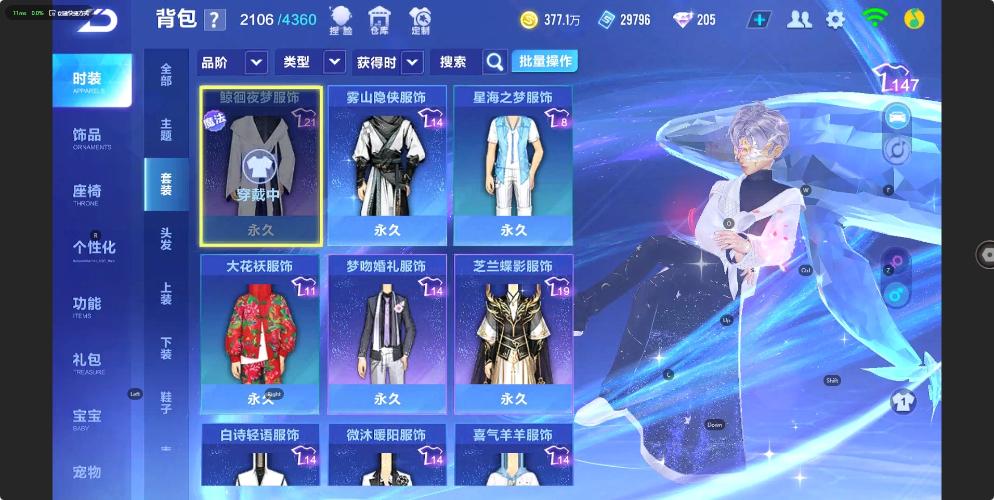Select the 个性化 category

click(x=93, y=248)
